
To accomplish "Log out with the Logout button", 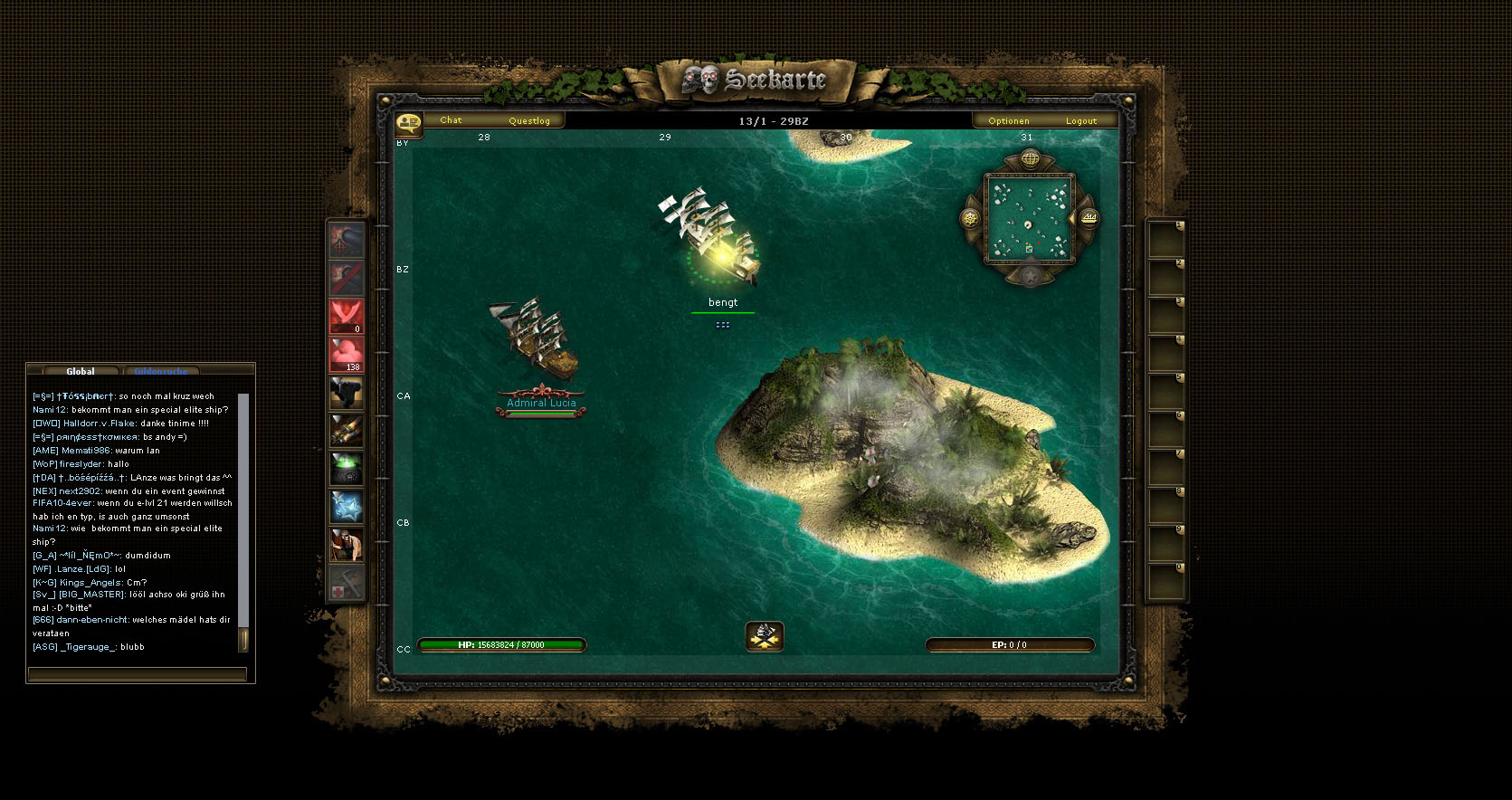I will coord(1080,120).
